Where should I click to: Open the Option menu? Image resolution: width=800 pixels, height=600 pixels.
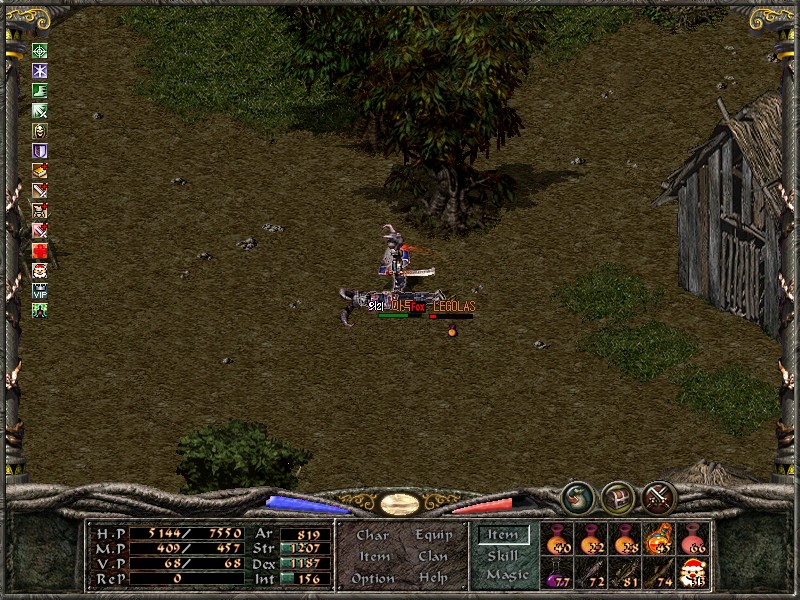(372, 578)
